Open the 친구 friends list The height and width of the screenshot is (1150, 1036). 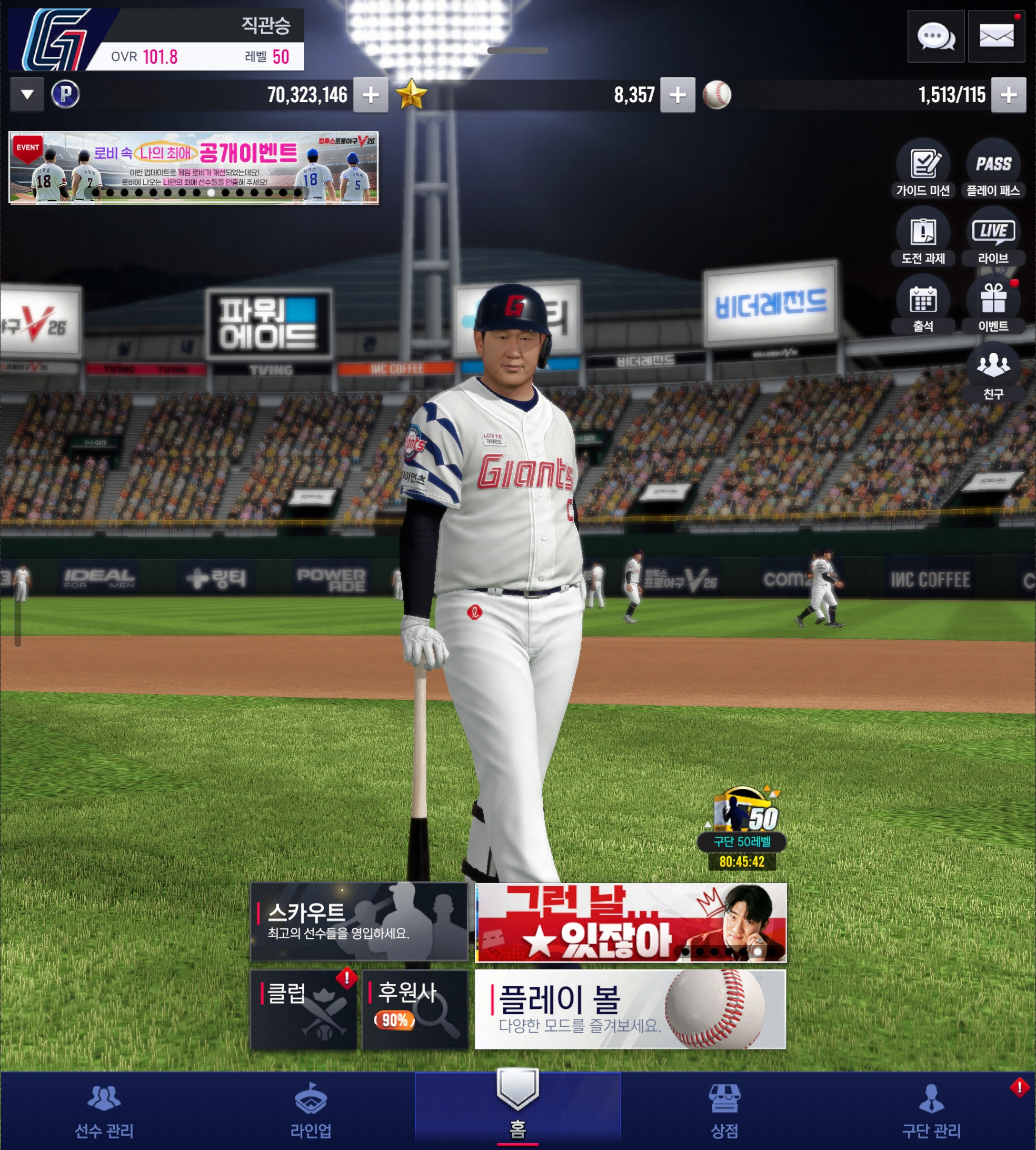[x=993, y=372]
